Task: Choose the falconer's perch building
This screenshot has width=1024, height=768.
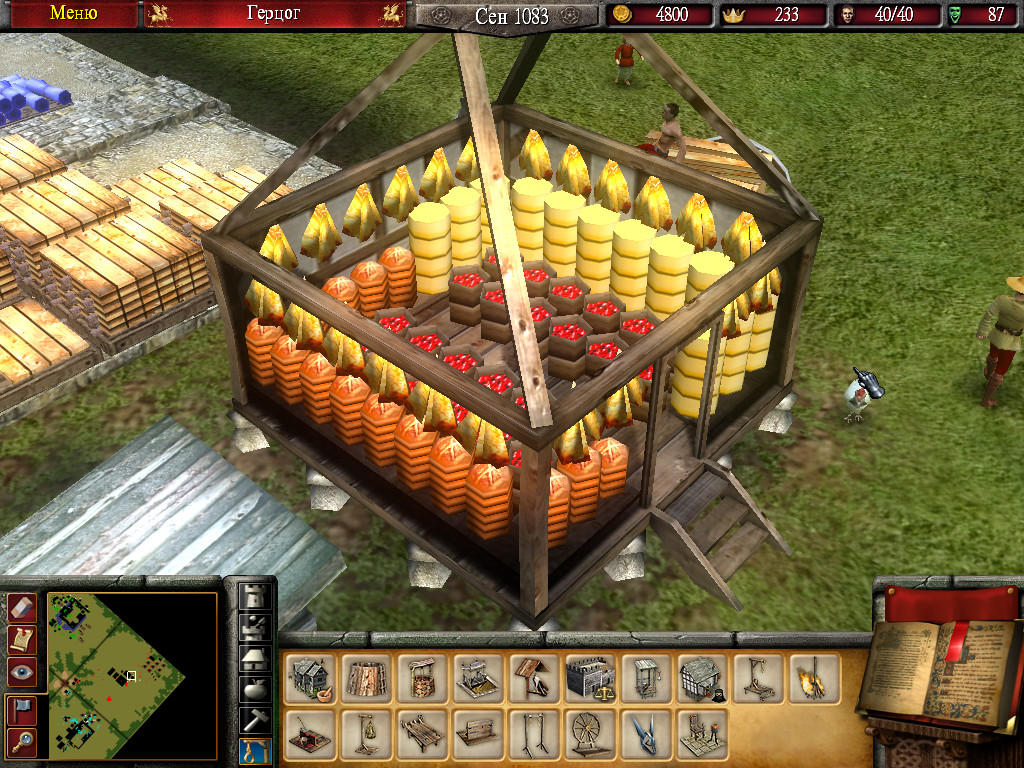Action: click(x=534, y=678)
